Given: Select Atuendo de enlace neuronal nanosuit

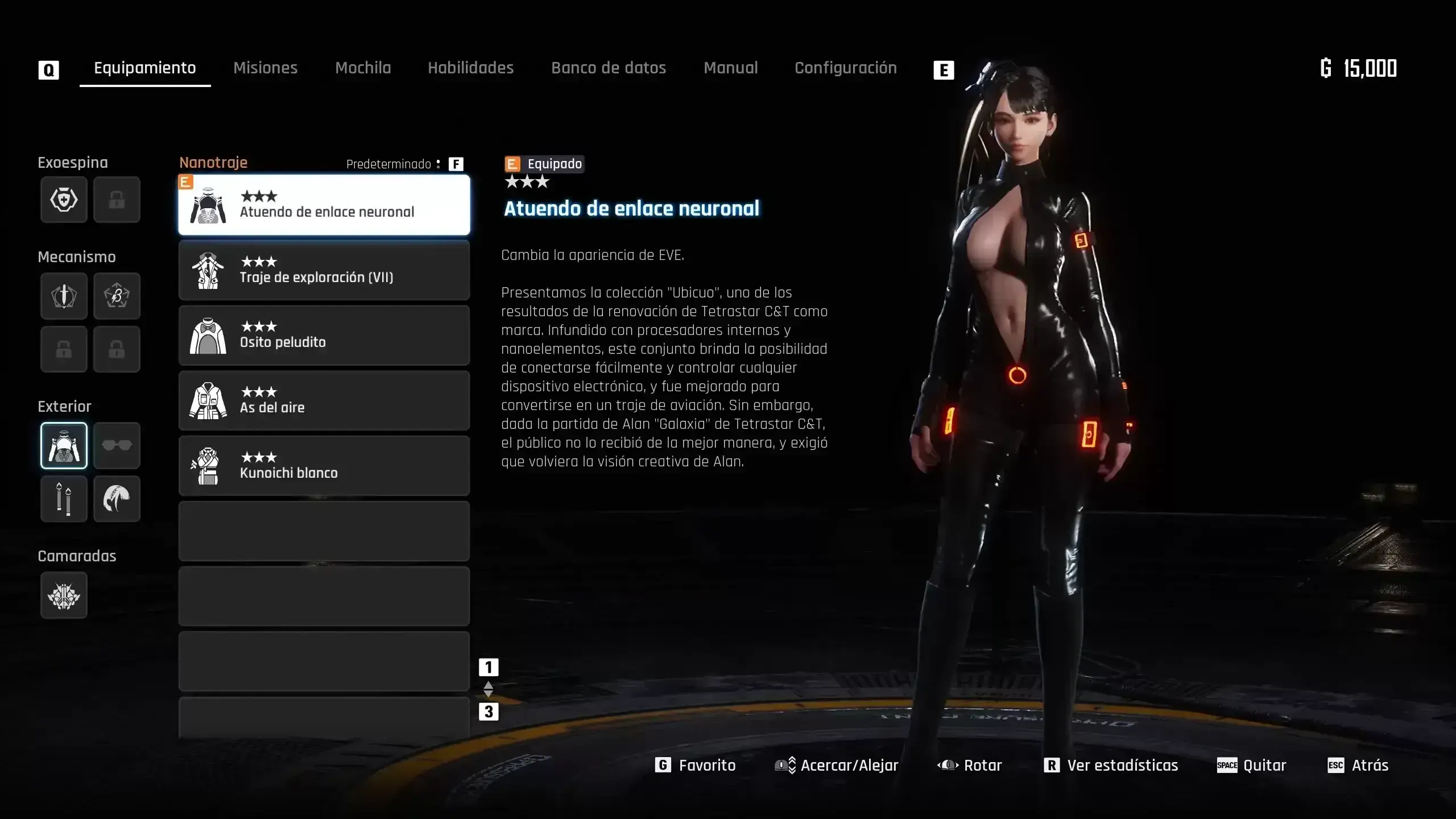Looking at the screenshot, I should pyautogui.click(x=324, y=205).
